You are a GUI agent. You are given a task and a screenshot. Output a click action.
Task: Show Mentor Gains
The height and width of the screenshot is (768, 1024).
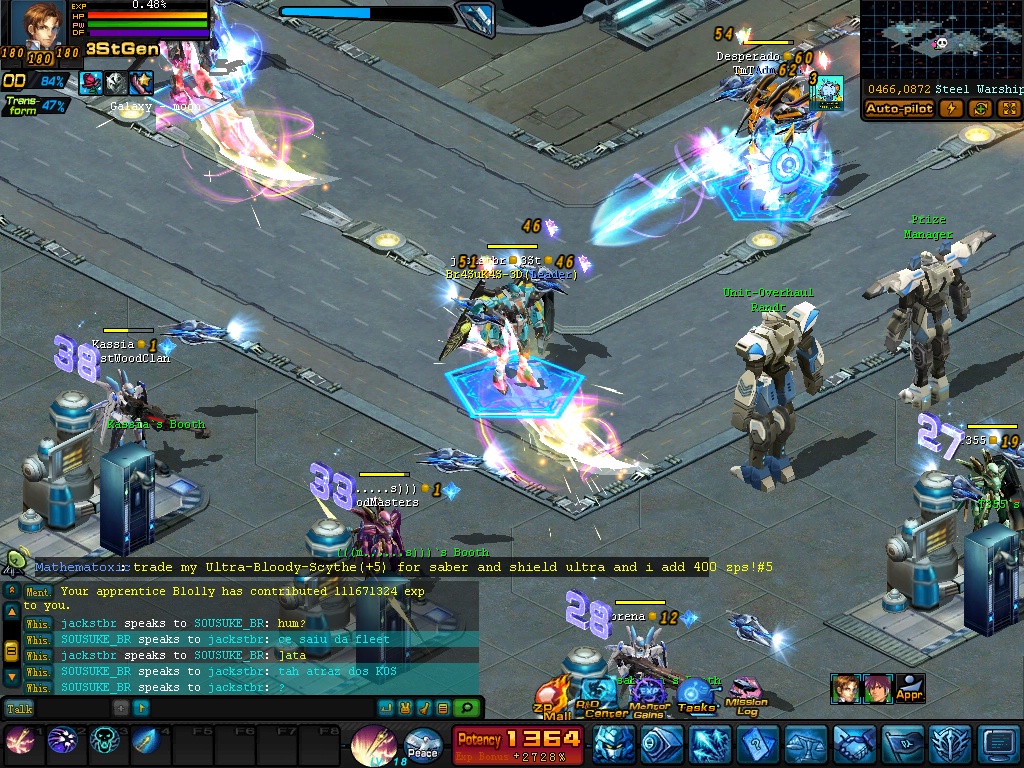tap(649, 697)
